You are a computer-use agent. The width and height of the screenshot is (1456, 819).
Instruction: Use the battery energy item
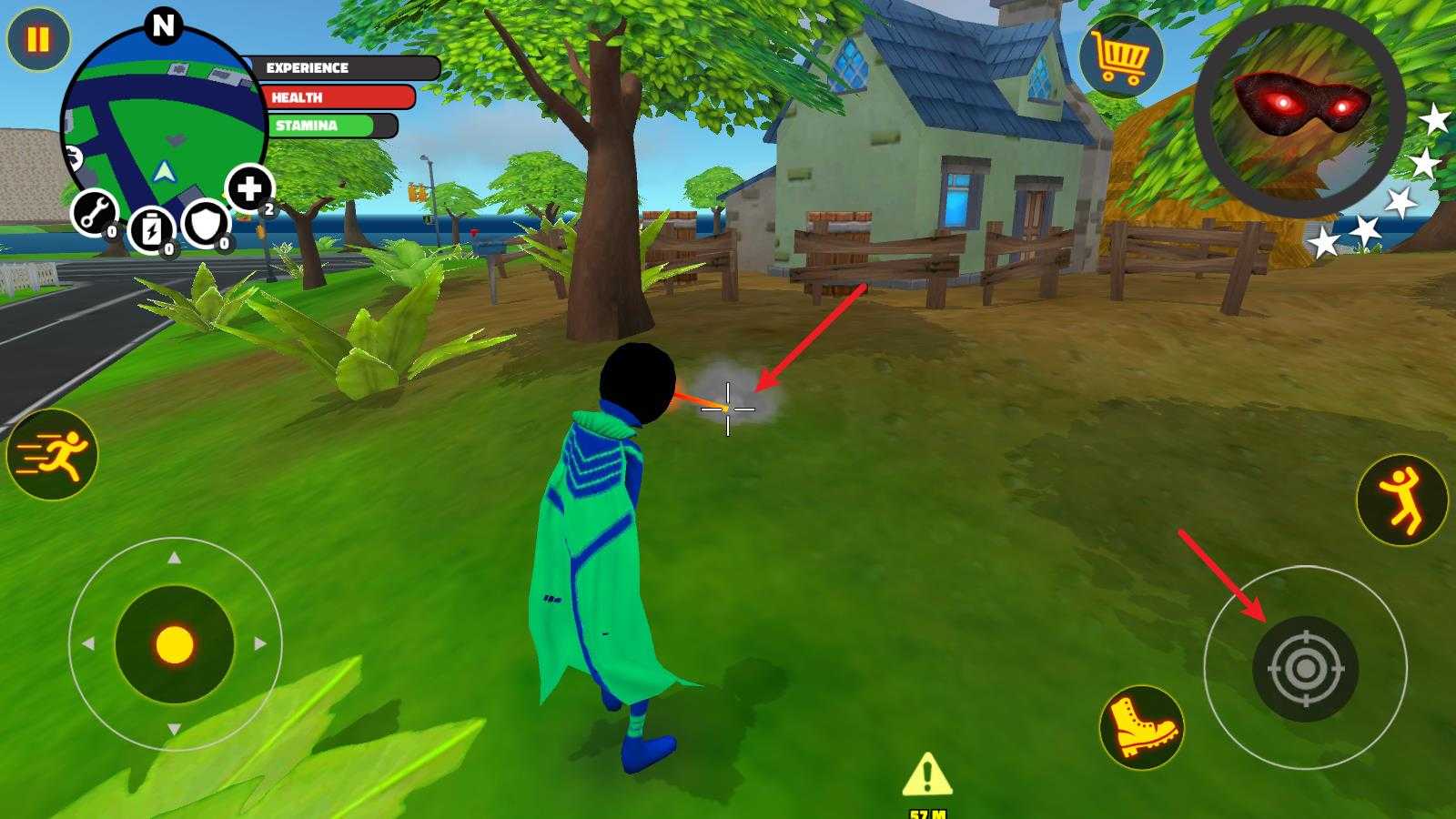point(151,229)
